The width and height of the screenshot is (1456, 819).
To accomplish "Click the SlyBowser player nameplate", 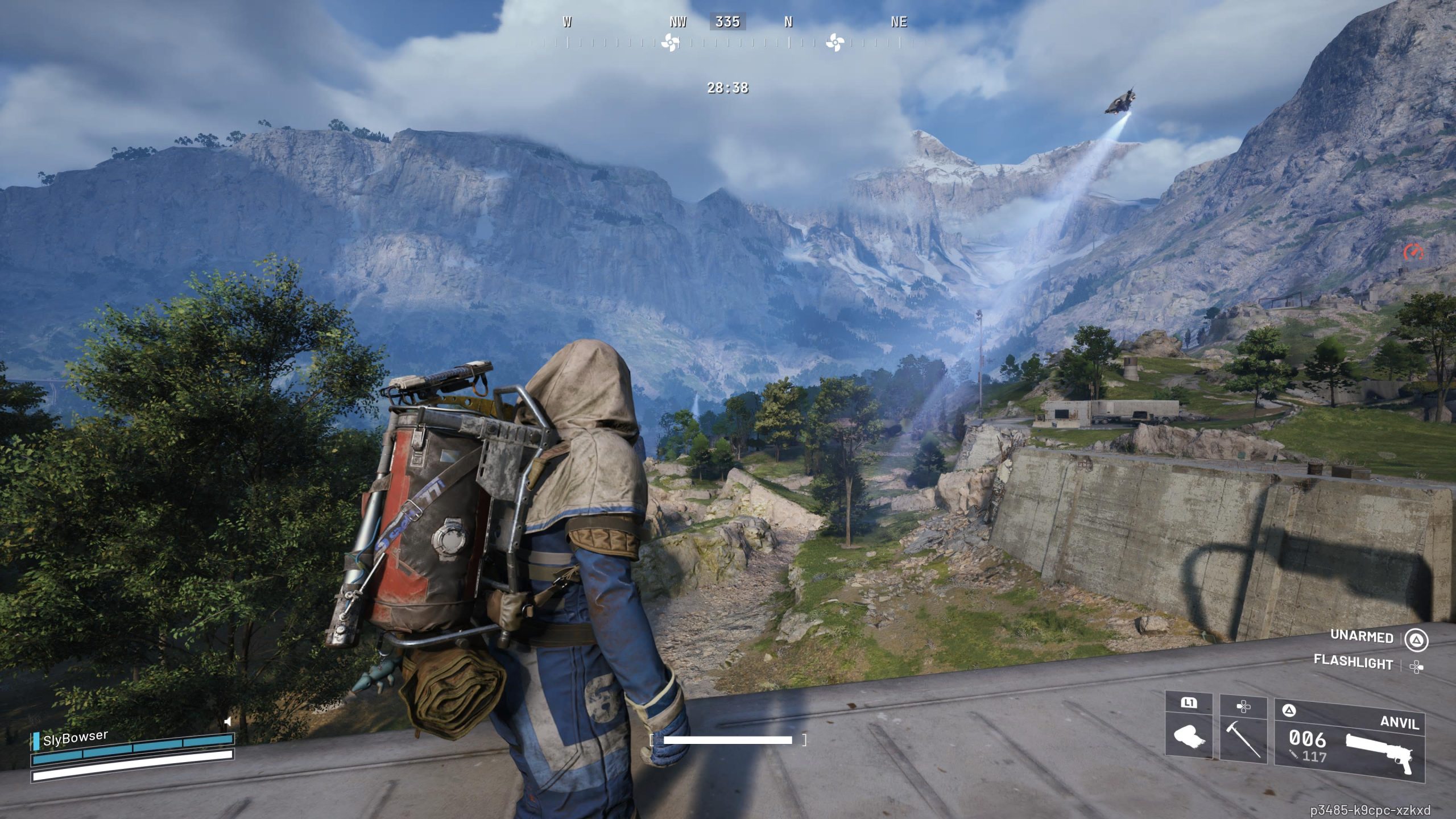I will click(x=75, y=738).
